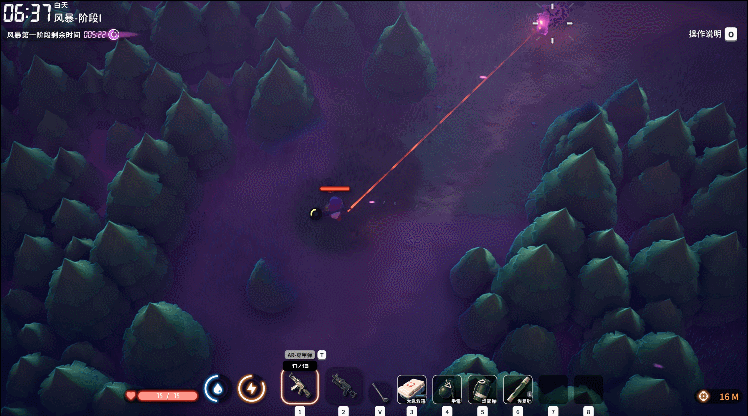Click the blue water droplet gauge
The height and width of the screenshot is (416, 748).
click(217, 388)
